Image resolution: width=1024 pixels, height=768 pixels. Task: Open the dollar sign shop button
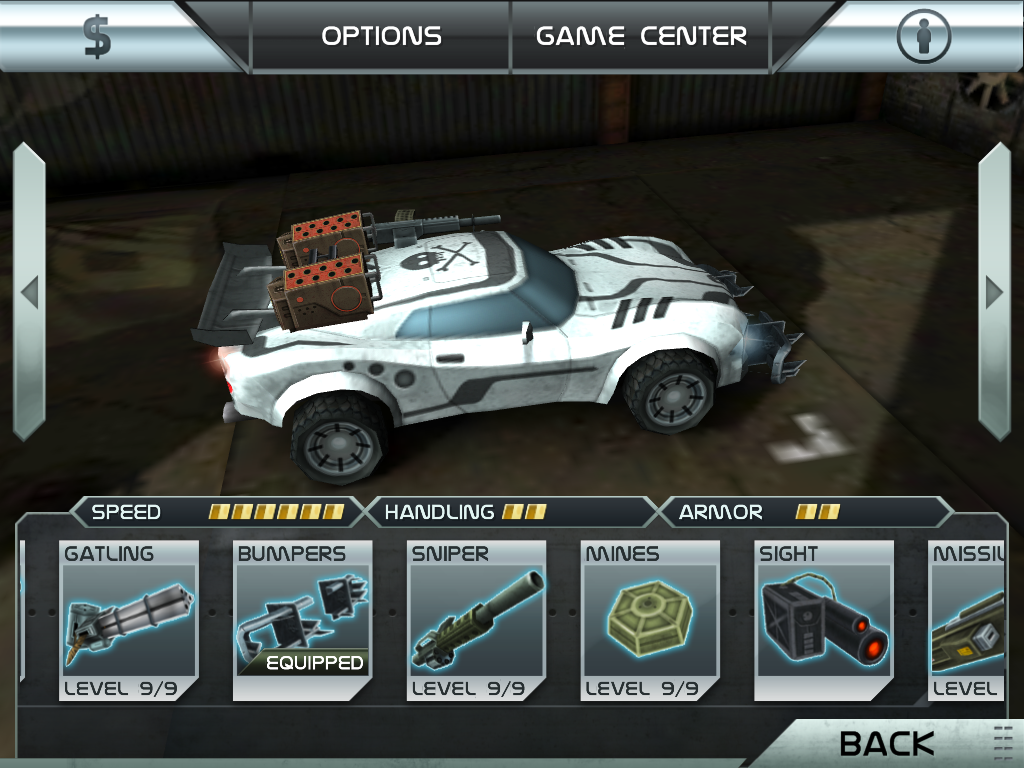pyautogui.click(x=97, y=37)
